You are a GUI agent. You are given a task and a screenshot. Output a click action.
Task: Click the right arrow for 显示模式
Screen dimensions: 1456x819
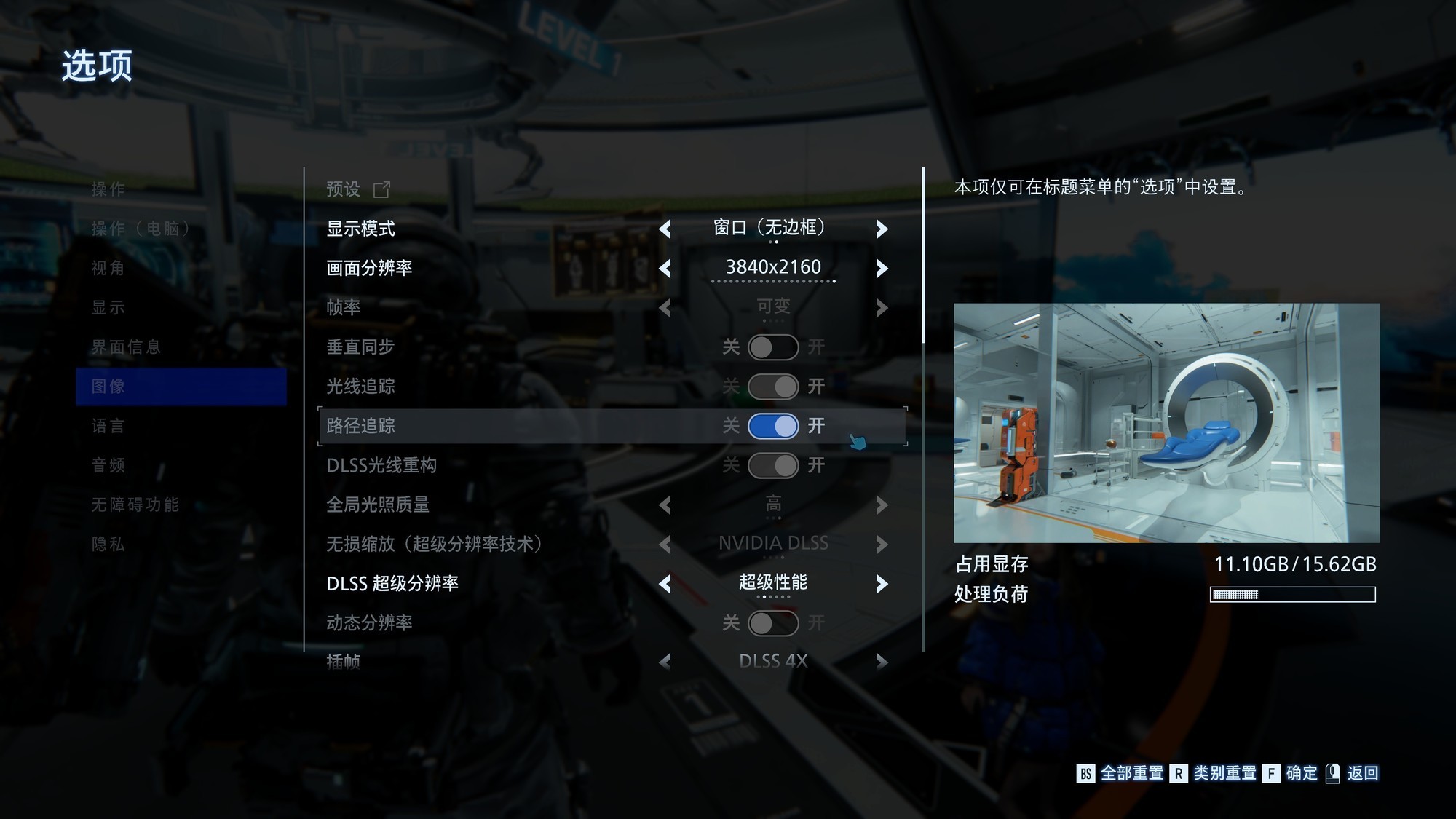(882, 229)
